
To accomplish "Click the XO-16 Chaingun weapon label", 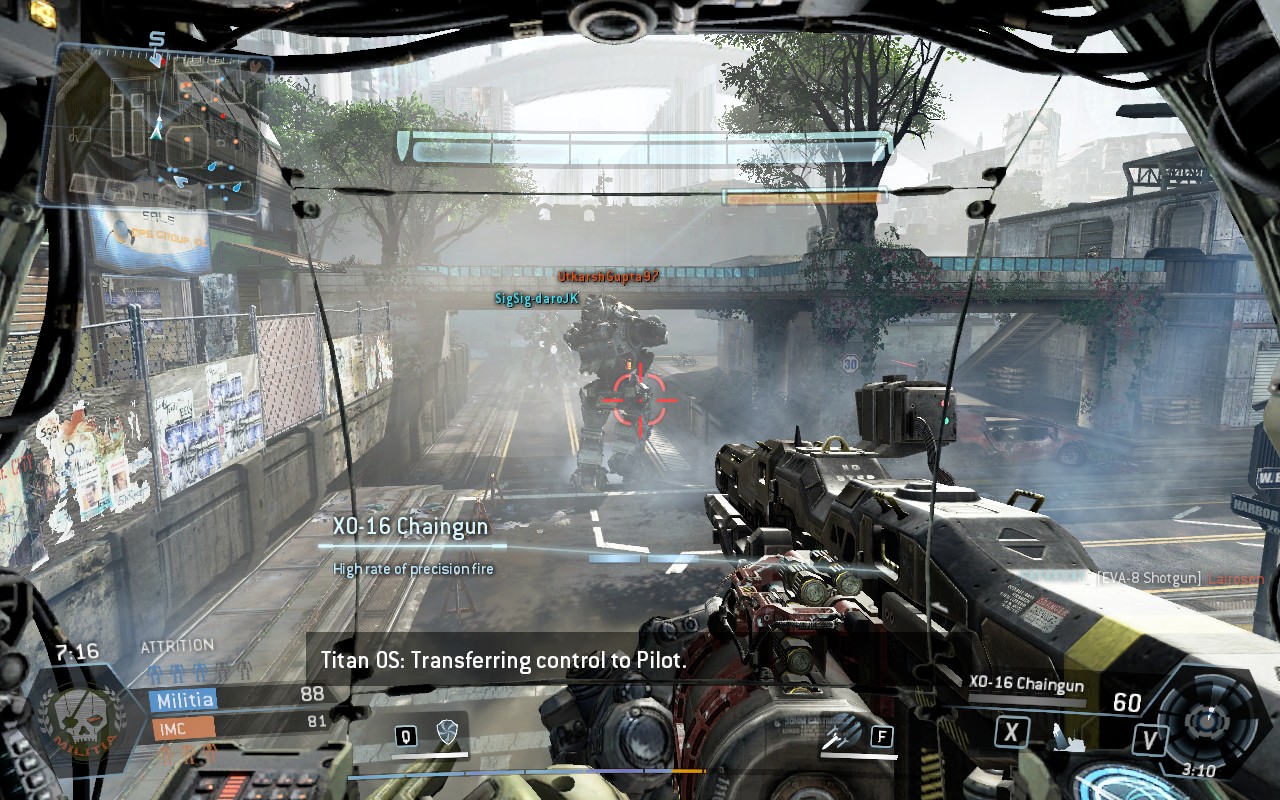I will (x=1026, y=684).
